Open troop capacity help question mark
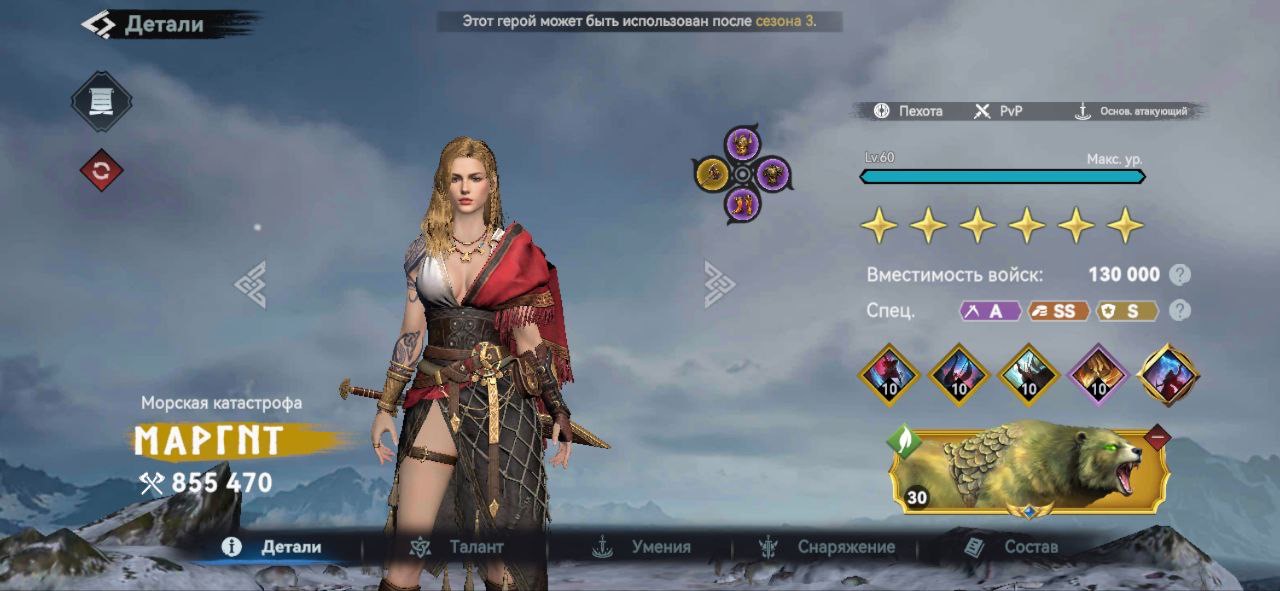This screenshot has width=1280, height=591. [x=1180, y=275]
